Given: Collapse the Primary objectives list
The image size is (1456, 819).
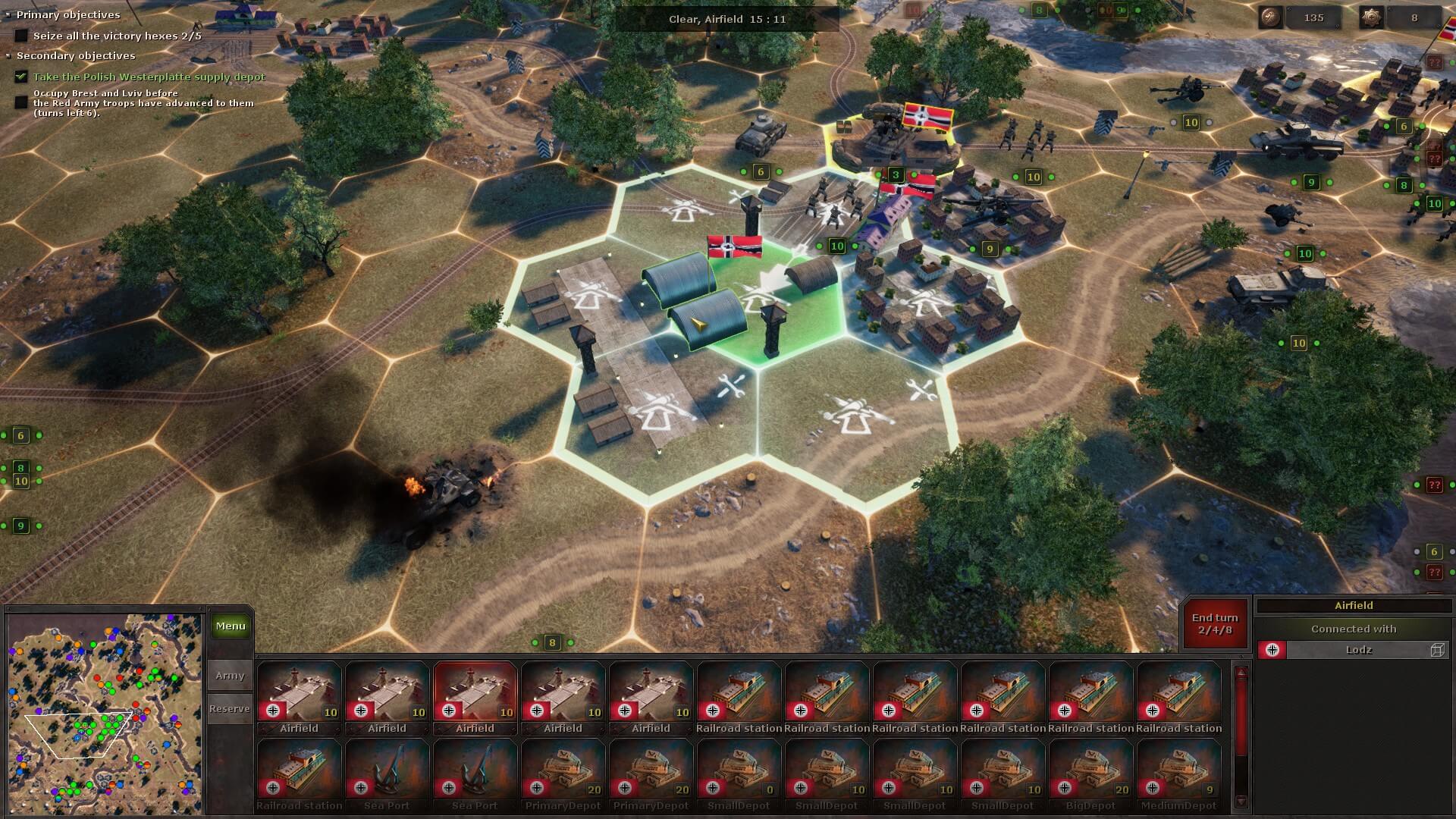Looking at the screenshot, I should pos(8,15).
